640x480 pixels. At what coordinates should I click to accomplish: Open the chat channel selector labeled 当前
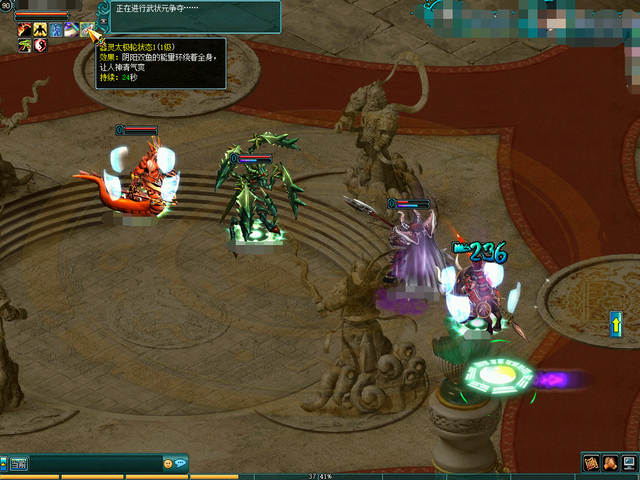click(x=18, y=464)
